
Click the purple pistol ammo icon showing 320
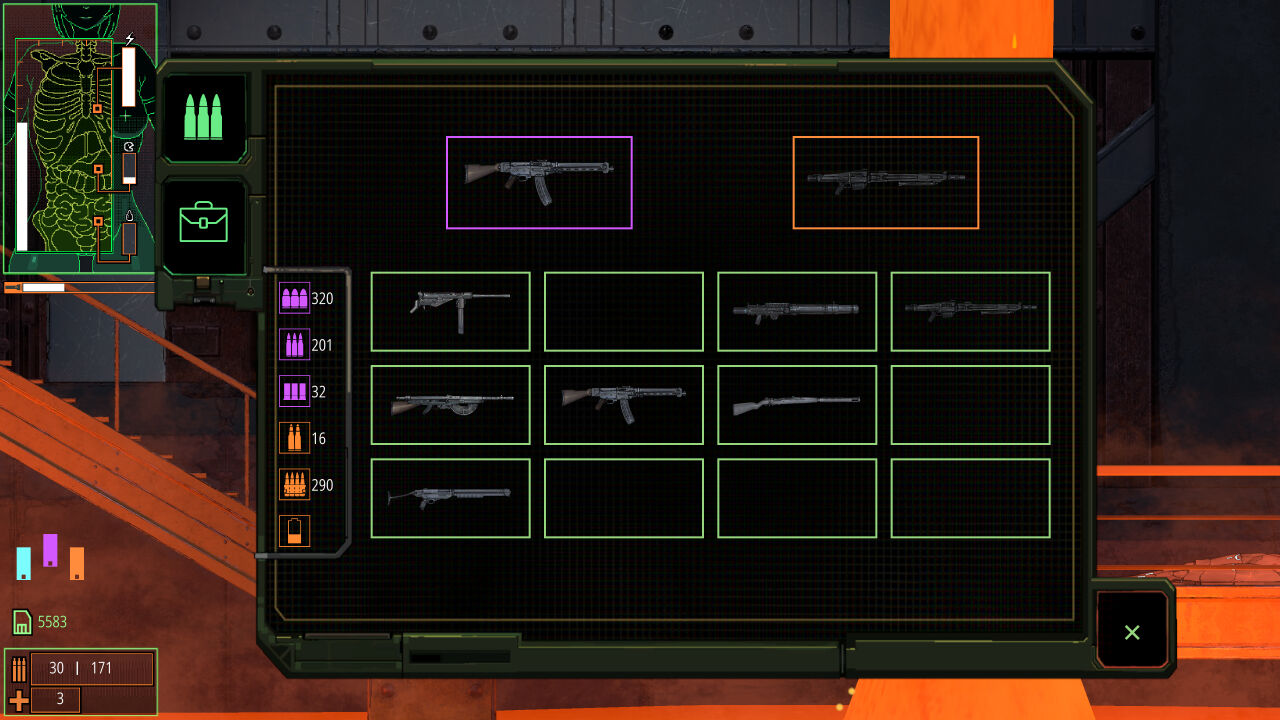pyautogui.click(x=294, y=298)
